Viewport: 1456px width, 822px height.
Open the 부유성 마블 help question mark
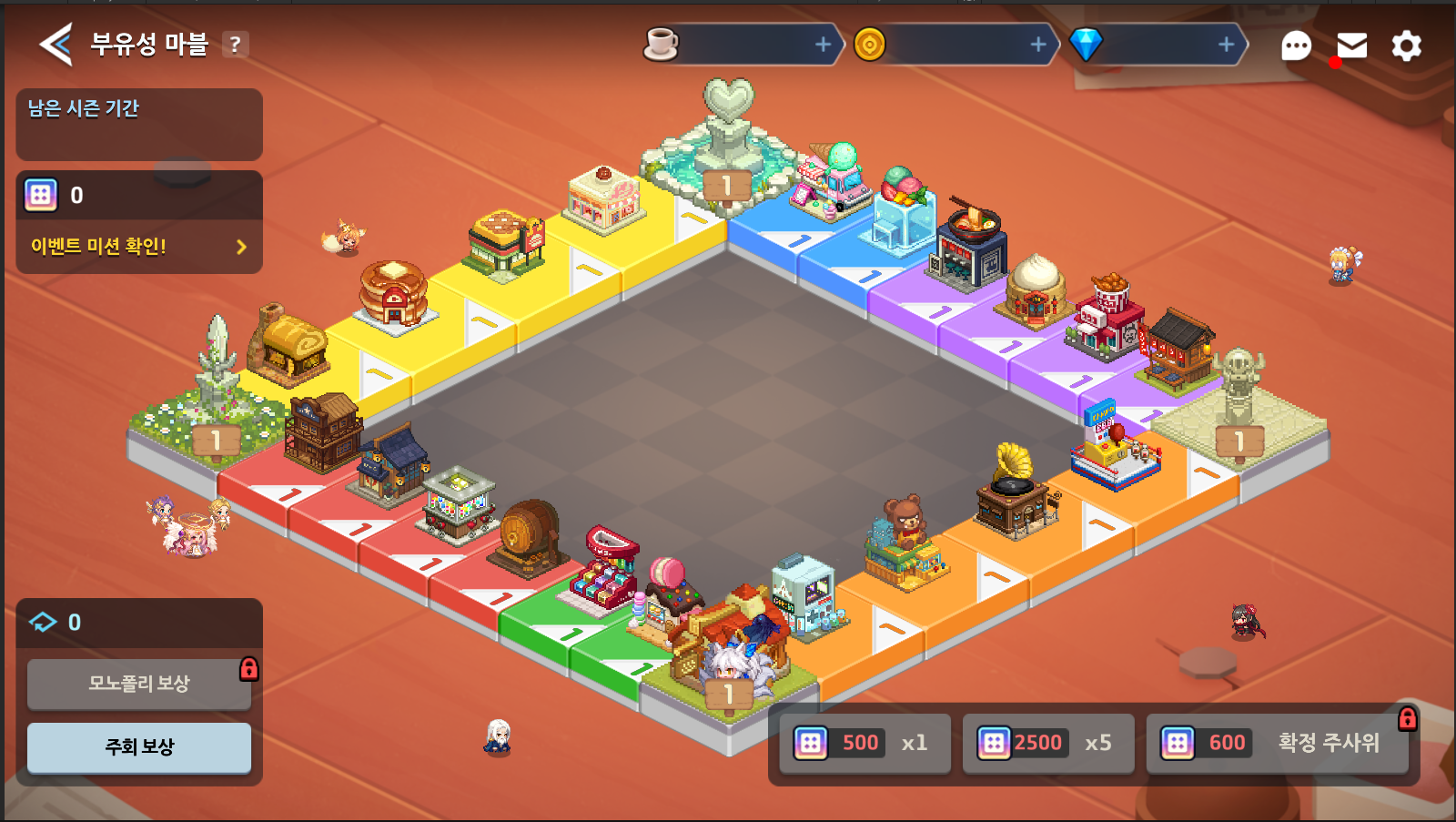[235, 45]
